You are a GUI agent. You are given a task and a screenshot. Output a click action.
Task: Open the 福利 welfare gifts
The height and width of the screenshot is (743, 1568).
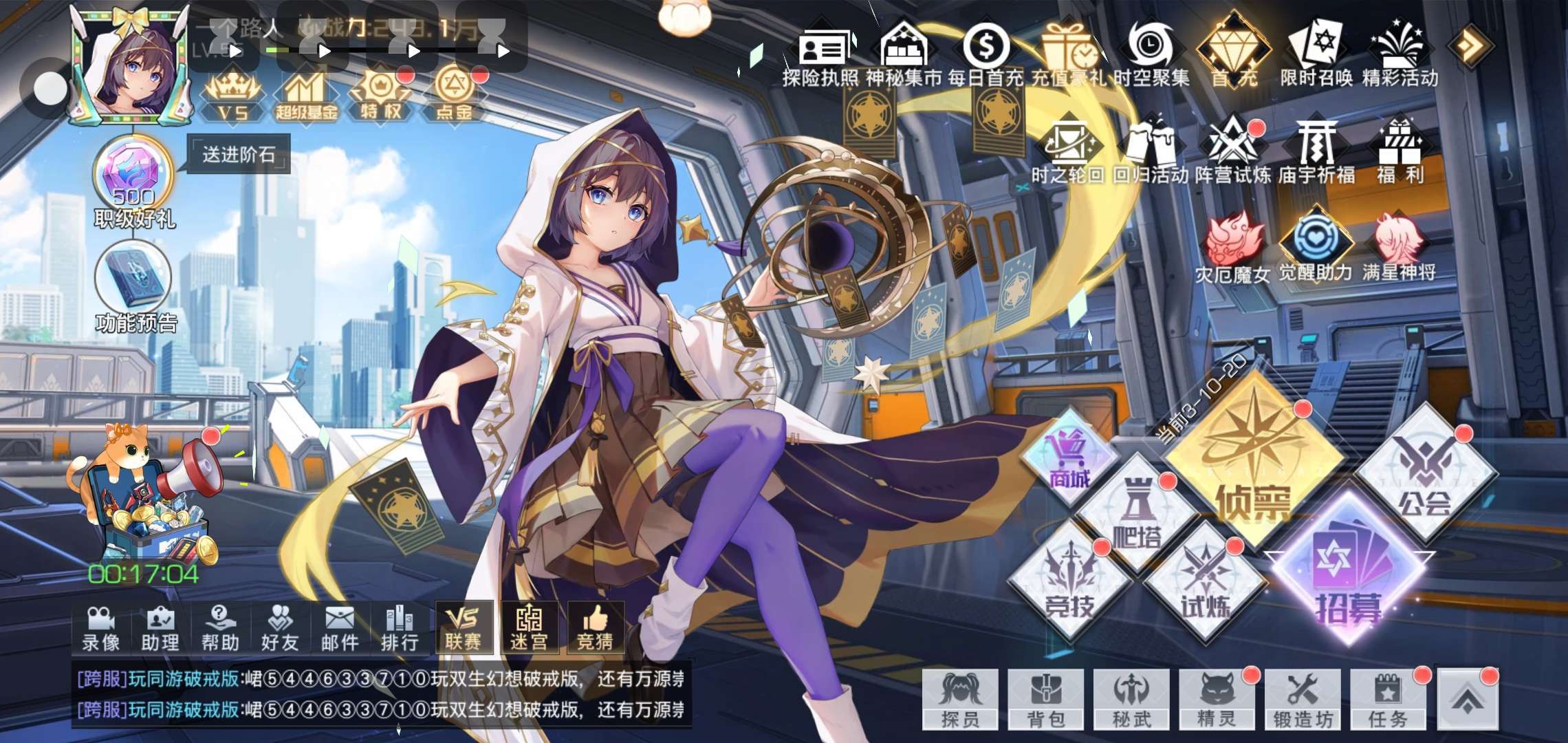point(1400,153)
